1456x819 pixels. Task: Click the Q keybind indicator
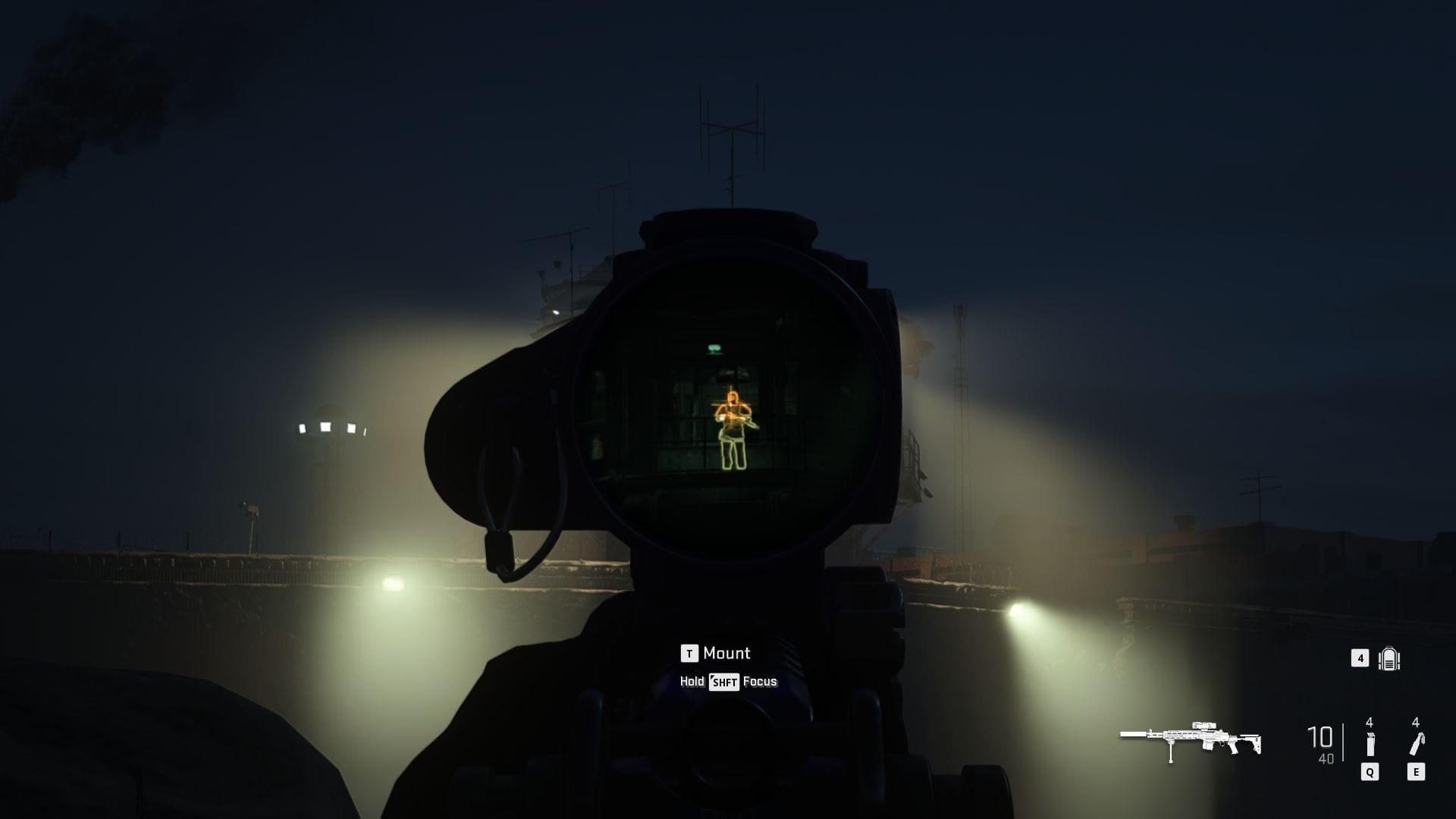[x=1370, y=773]
